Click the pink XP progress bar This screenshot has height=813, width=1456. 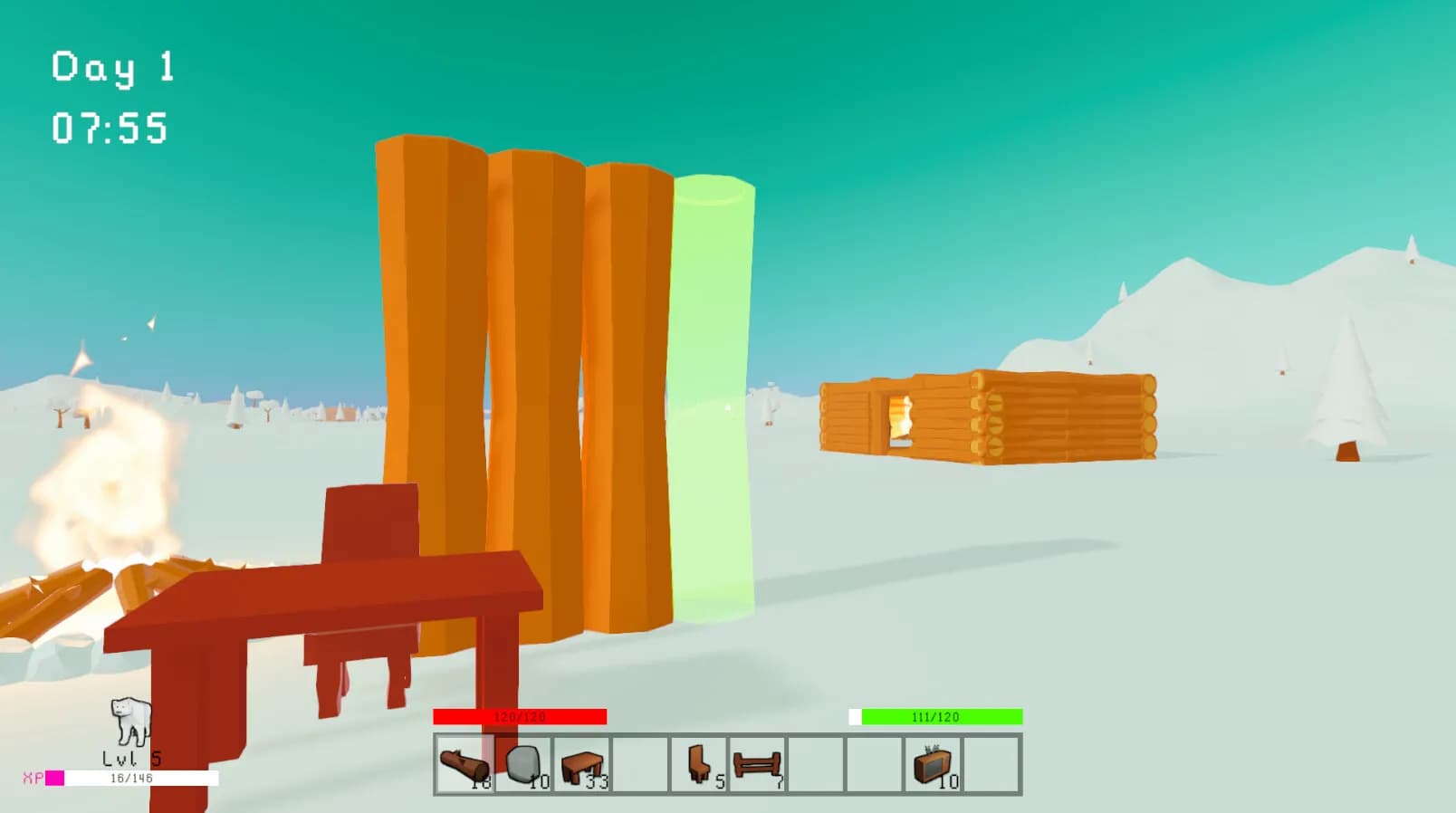tap(58, 776)
